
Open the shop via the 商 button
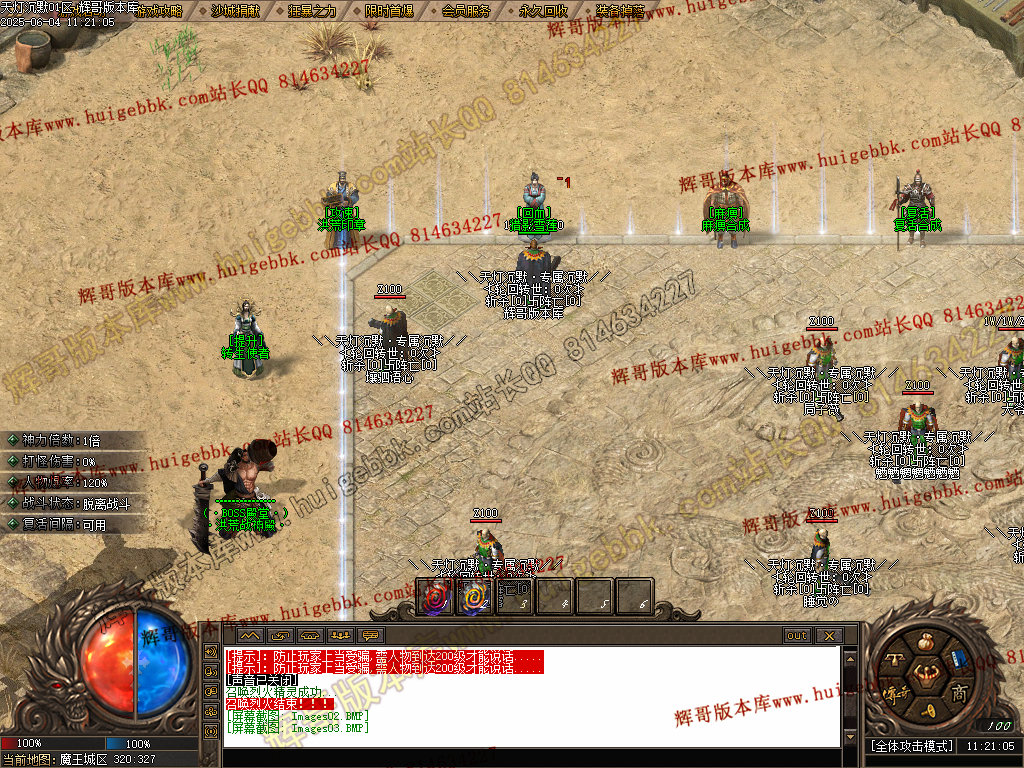tap(958, 694)
